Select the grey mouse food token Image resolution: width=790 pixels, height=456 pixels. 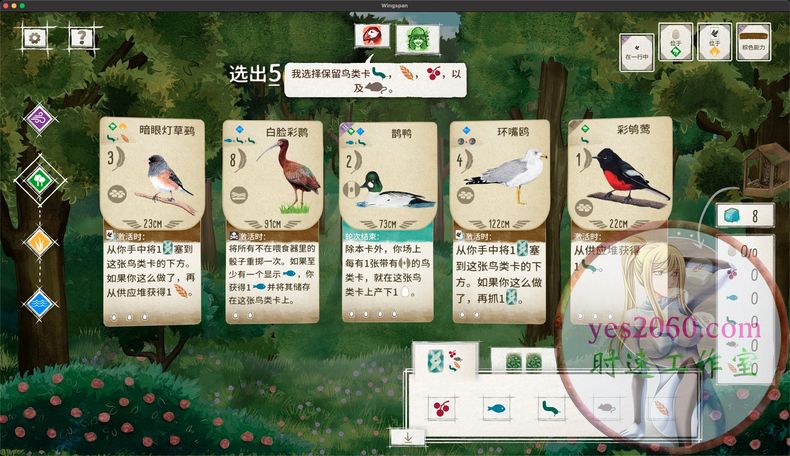(603, 408)
